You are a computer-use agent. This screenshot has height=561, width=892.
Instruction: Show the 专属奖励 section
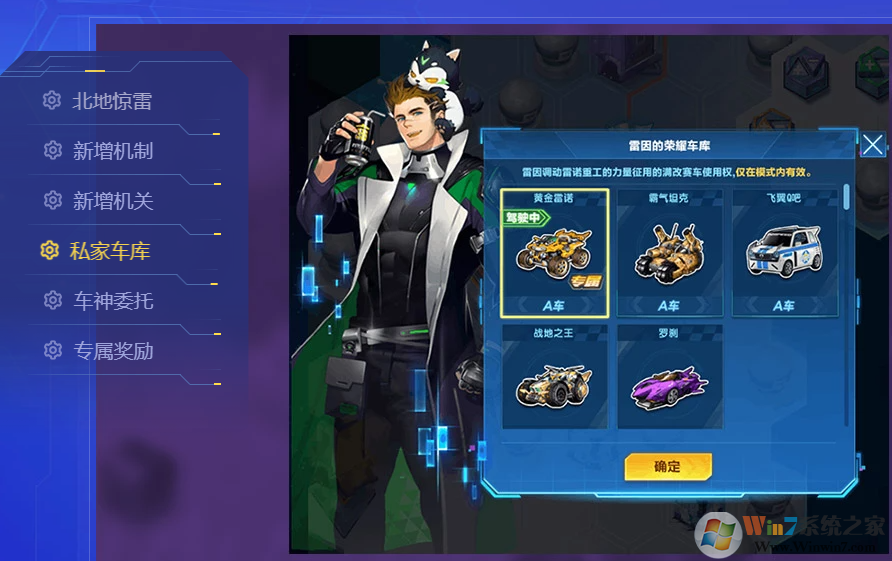(112, 351)
